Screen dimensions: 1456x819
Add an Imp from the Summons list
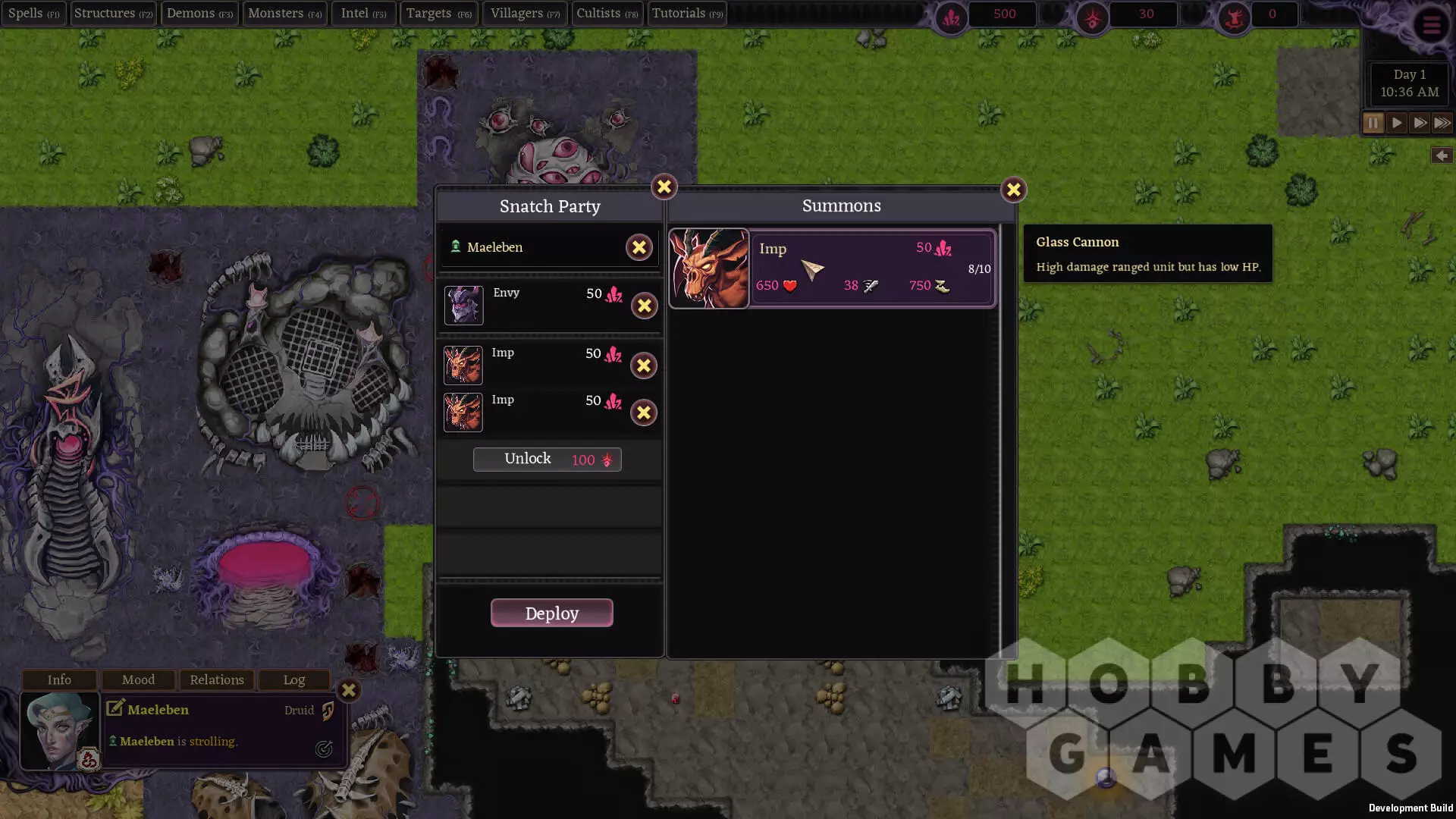tap(832, 268)
